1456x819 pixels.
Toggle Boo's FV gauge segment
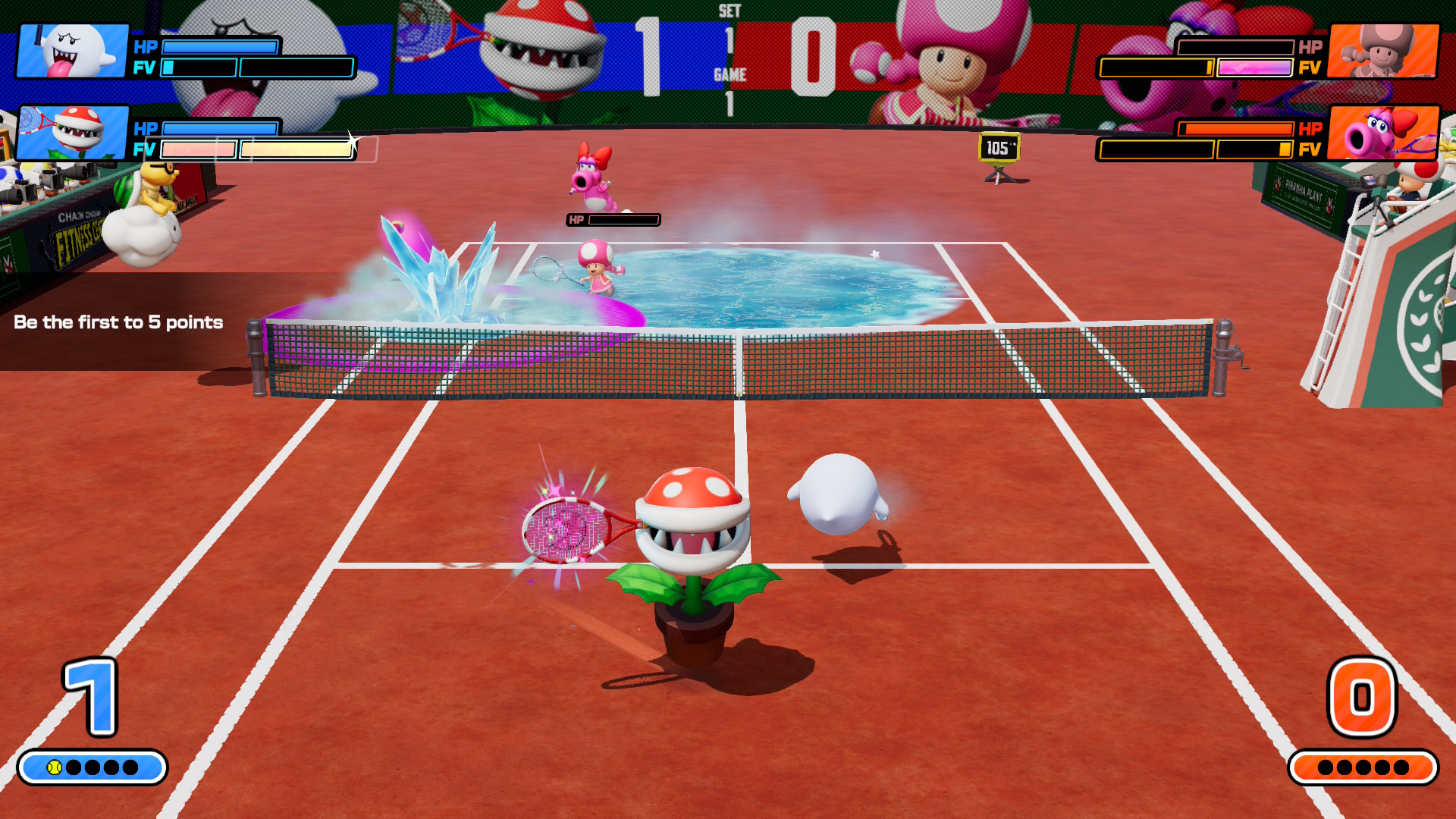coord(168,68)
